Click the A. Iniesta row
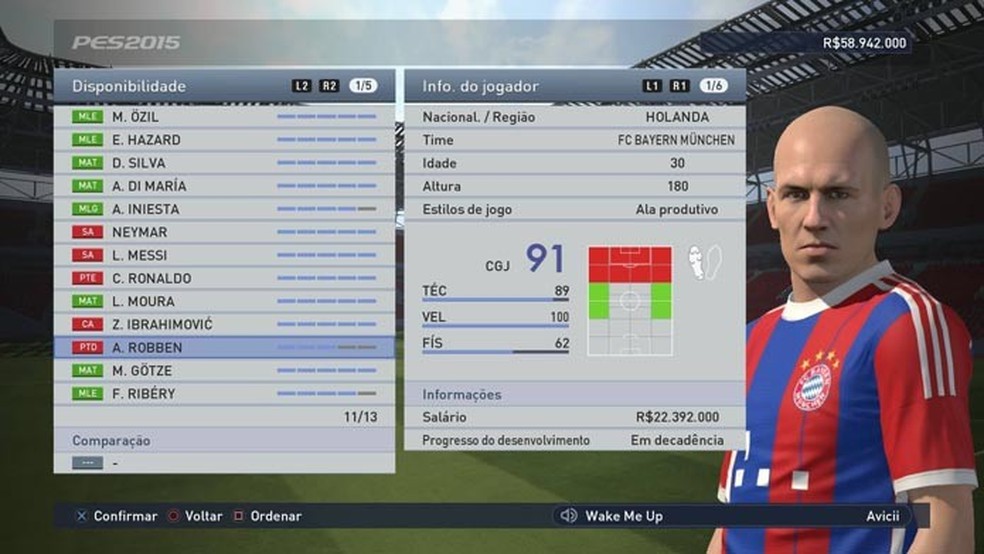Image resolution: width=984 pixels, height=554 pixels. tap(224, 209)
